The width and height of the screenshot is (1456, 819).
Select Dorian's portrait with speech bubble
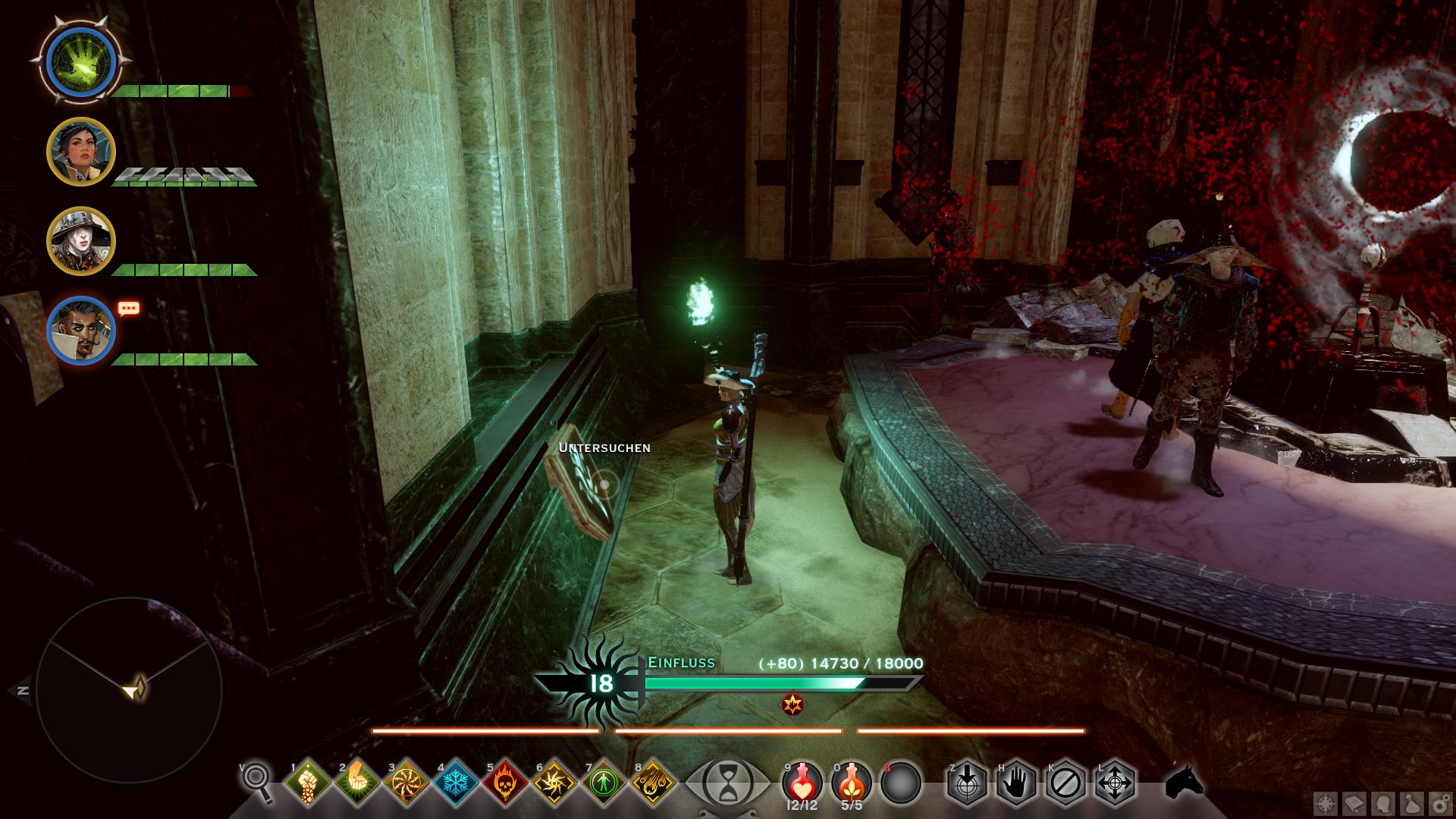(x=81, y=331)
